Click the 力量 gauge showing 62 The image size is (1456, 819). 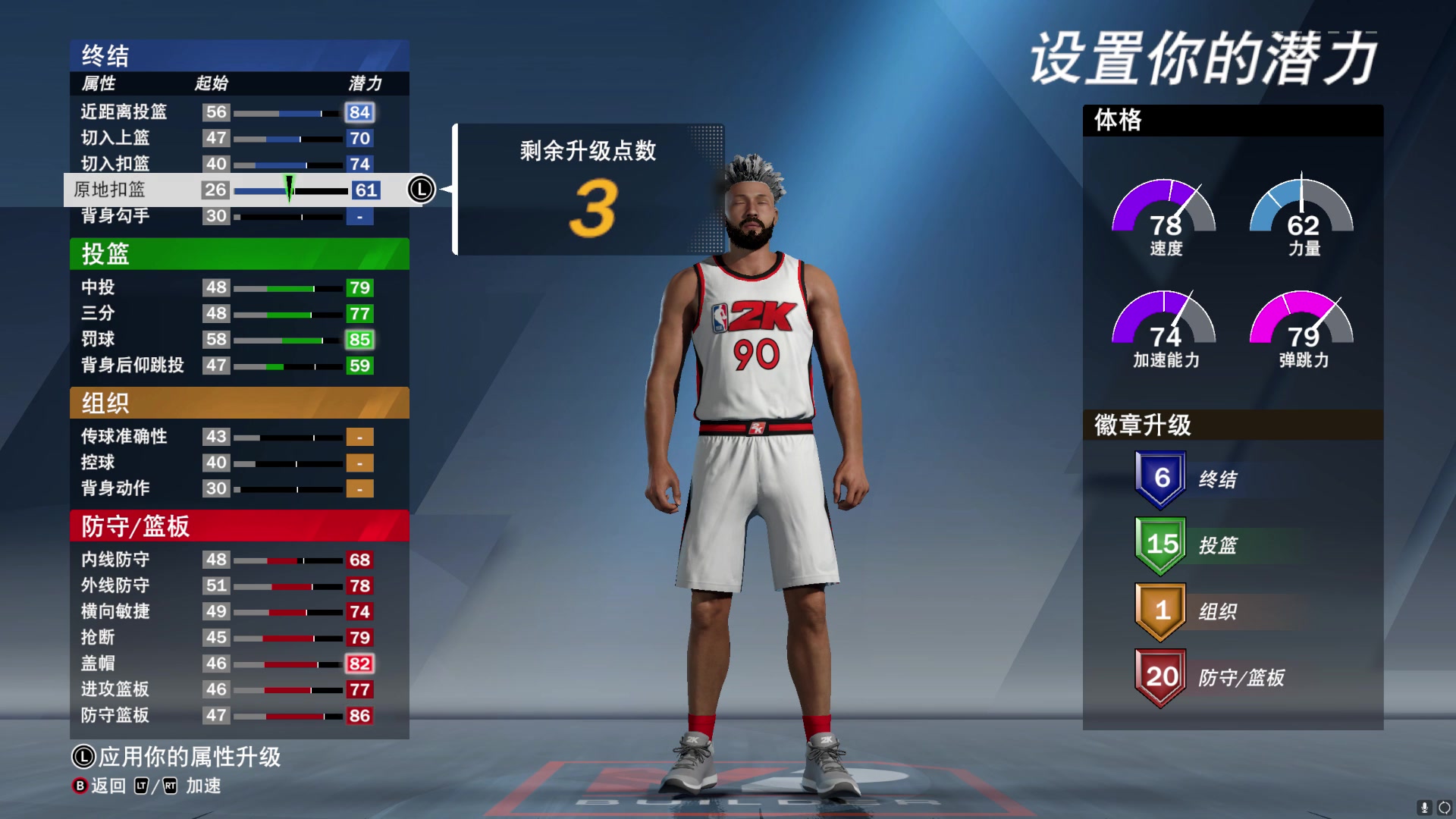tap(1301, 216)
